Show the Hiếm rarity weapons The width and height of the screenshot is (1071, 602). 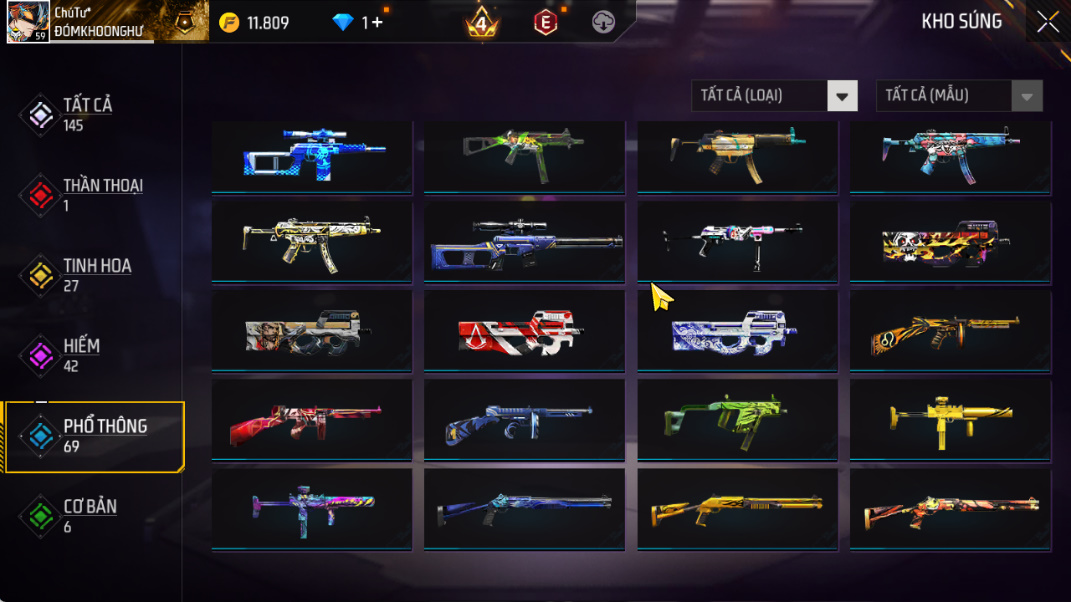coord(81,354)
